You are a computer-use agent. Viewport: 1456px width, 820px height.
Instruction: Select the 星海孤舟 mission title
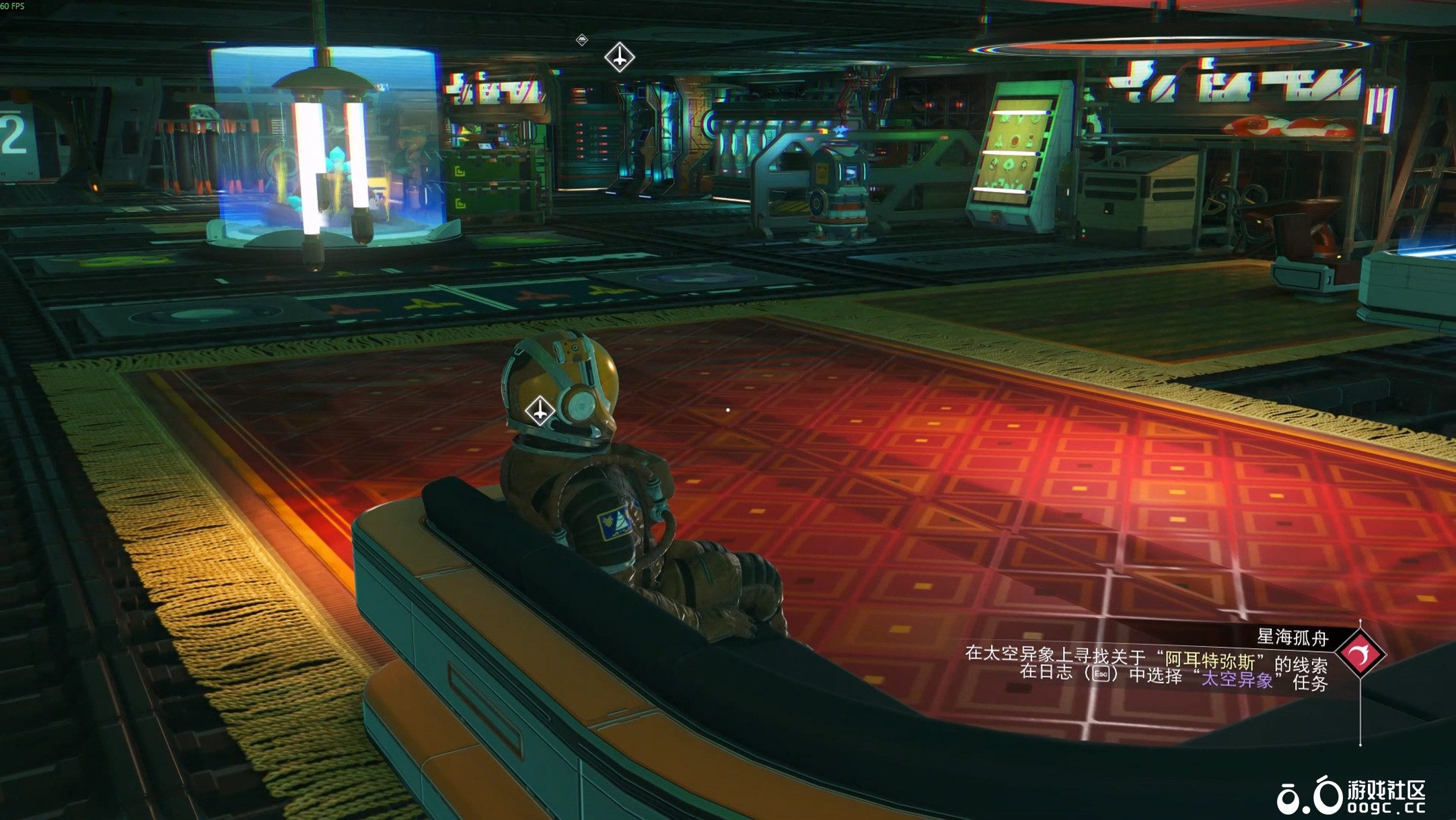(x=1292, y=637)
